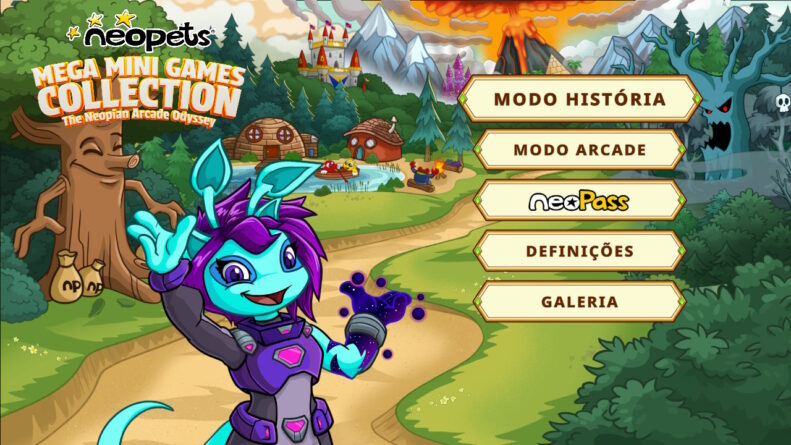Start Modo História
The image size is (791, 445).
click(x=579, y=100)
